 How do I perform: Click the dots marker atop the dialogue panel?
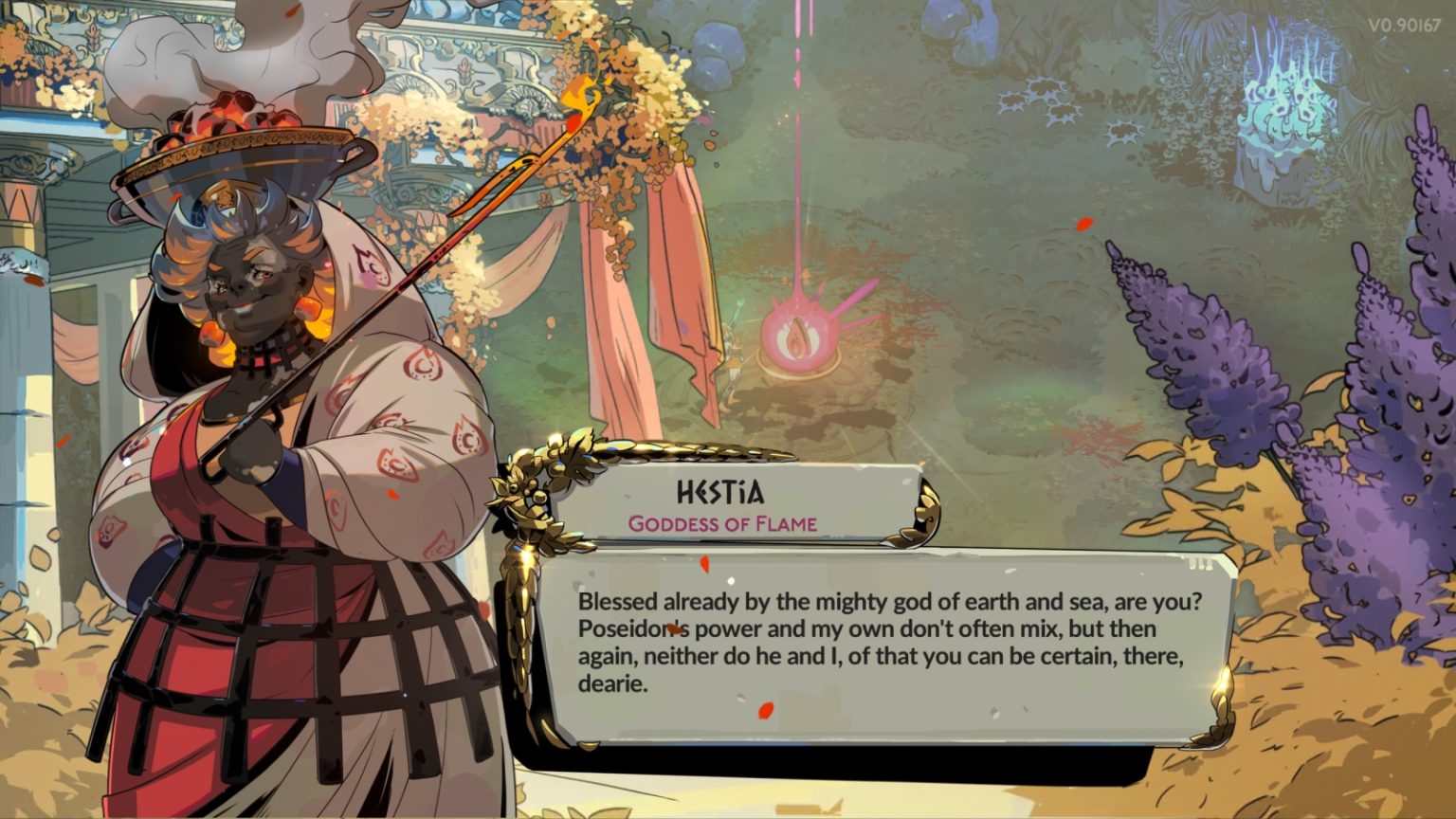click(1202, 561)
